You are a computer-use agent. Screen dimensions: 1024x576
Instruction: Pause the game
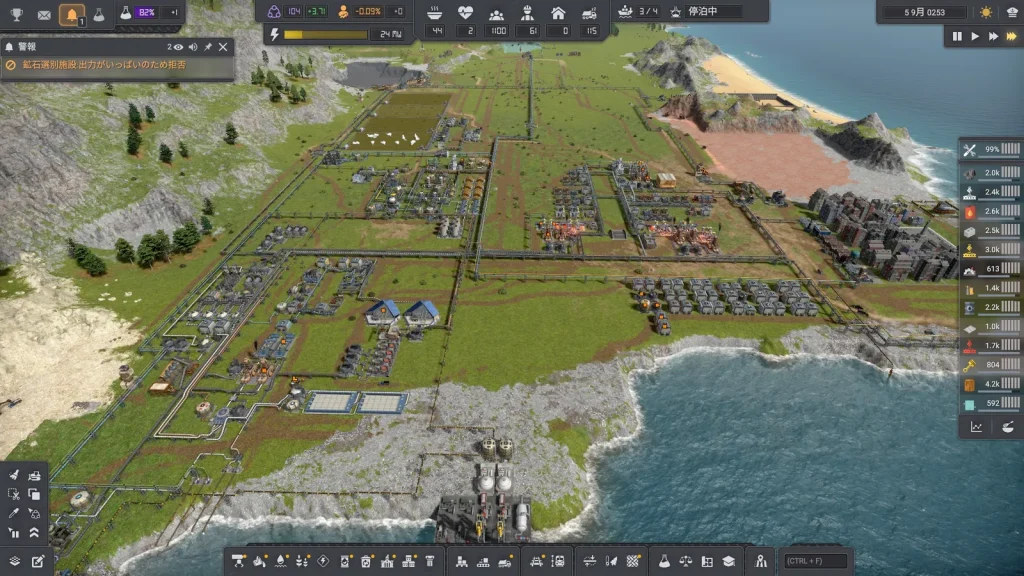click(957, 36)
